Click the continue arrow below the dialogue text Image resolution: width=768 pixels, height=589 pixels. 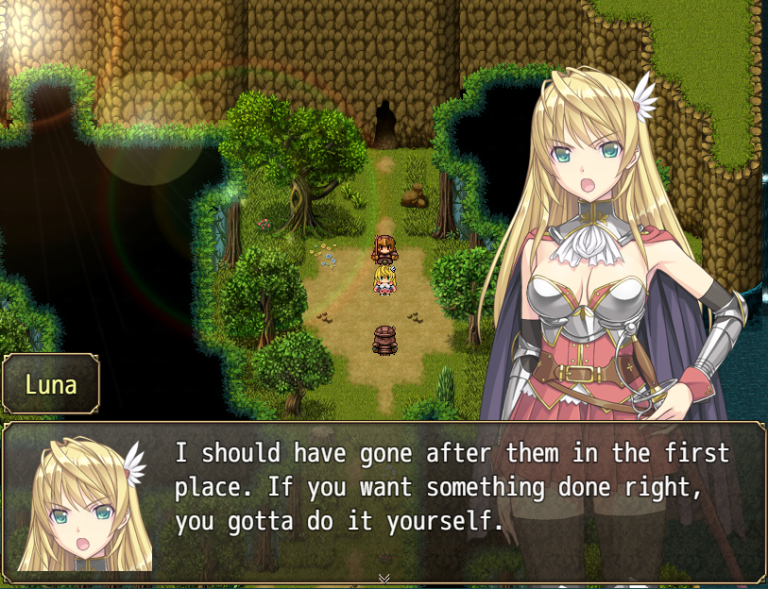coord(384,578)
